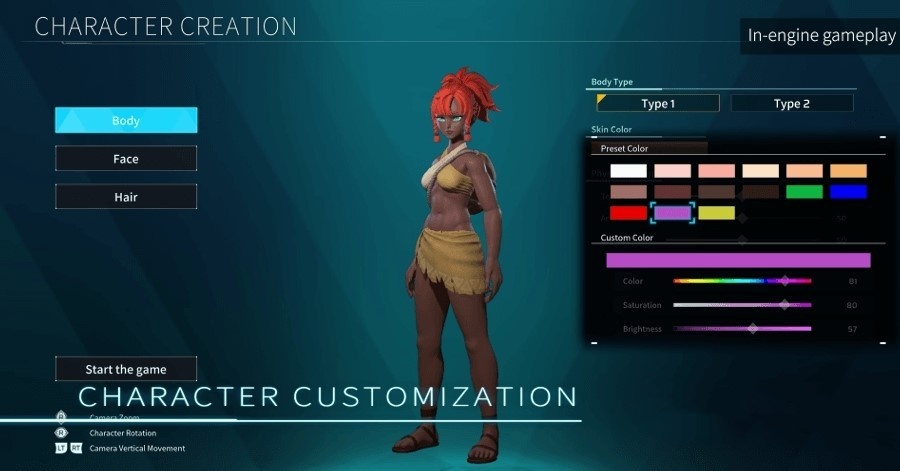Pick the green preset skin color

click(x=804, y=191)
